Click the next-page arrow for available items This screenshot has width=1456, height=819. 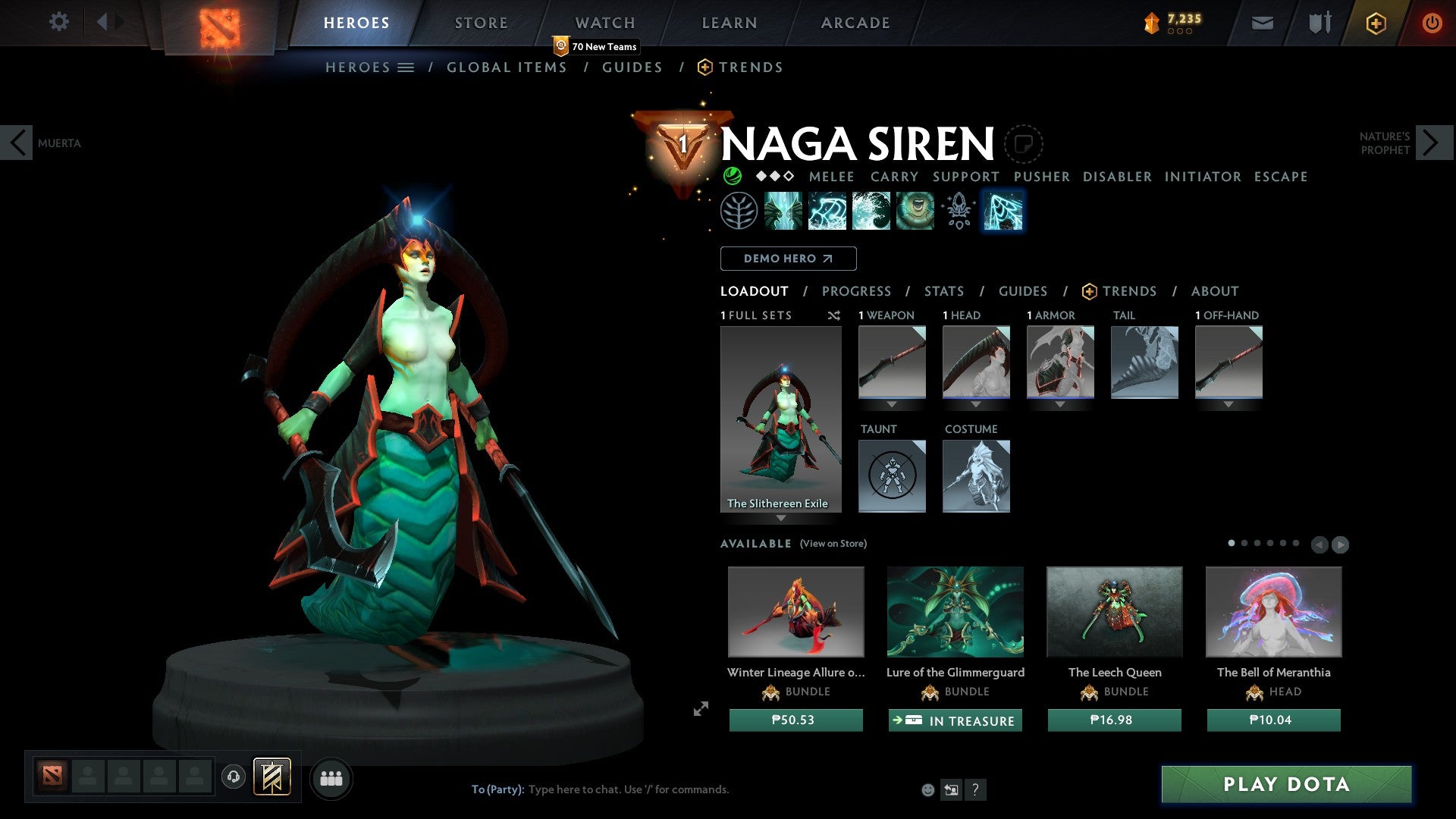click(x=1340, y=544)
